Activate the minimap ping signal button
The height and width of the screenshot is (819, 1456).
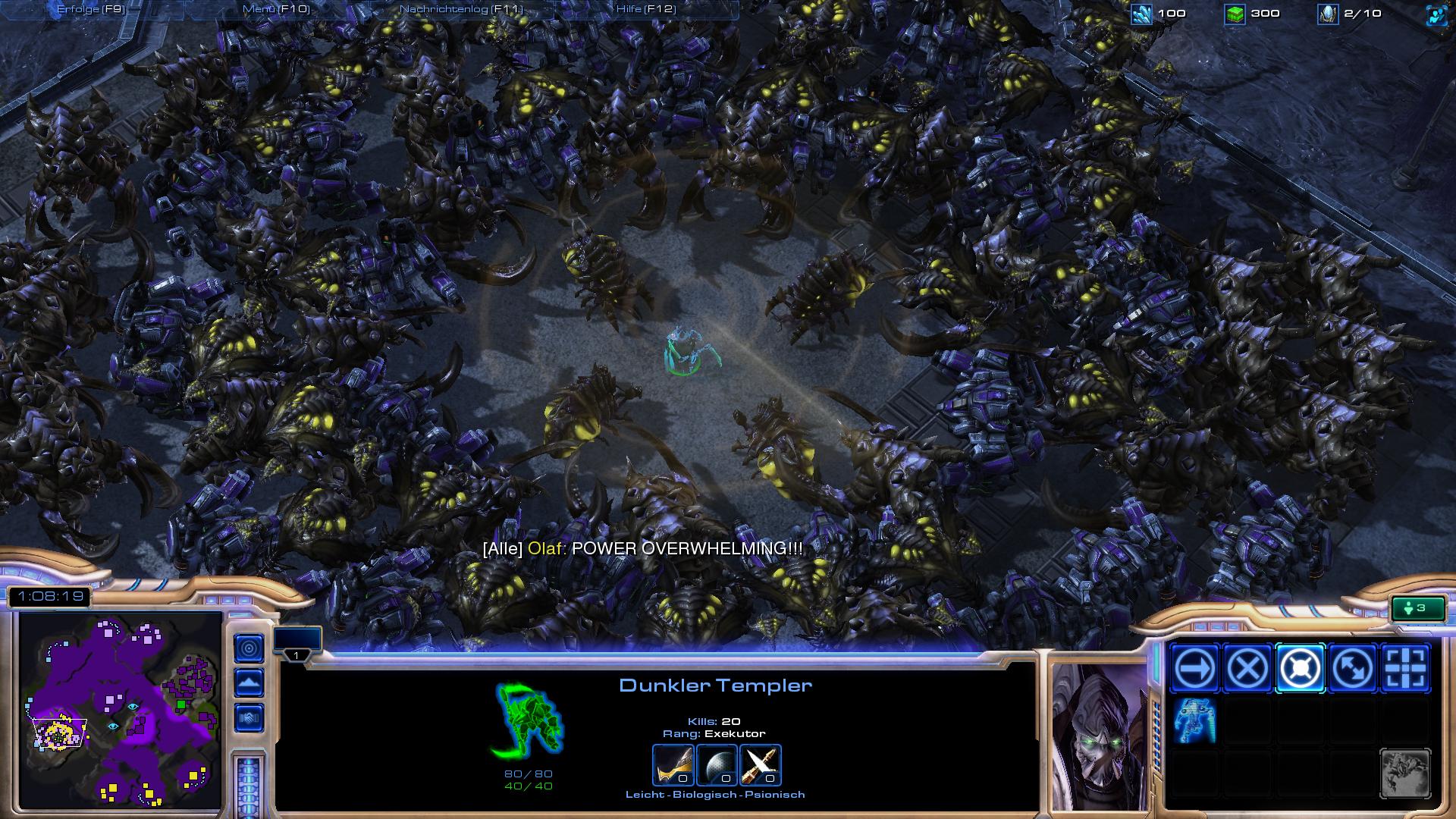tap(249, 648)
